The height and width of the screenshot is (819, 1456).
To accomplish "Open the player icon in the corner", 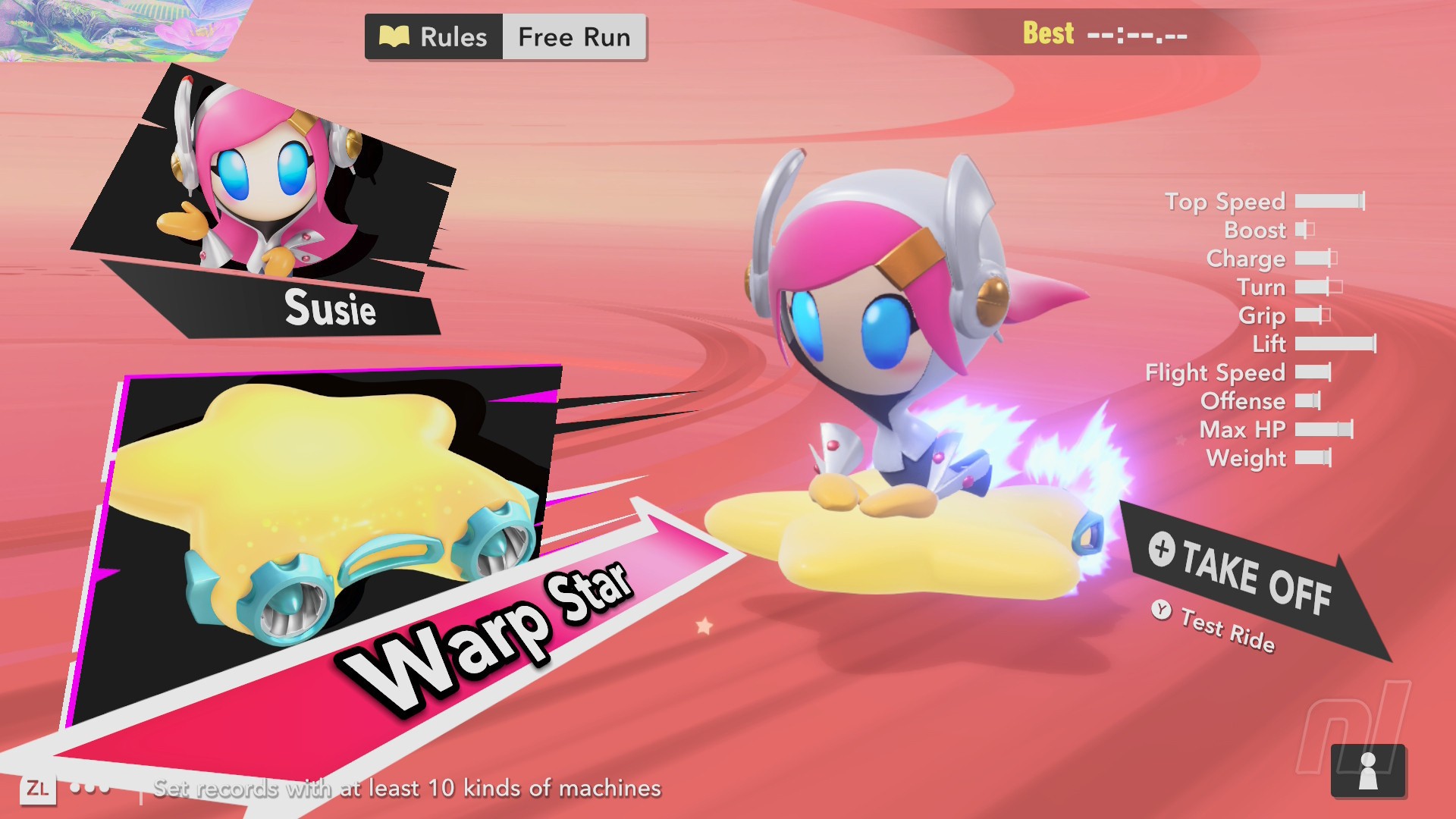I will 1368,771.
